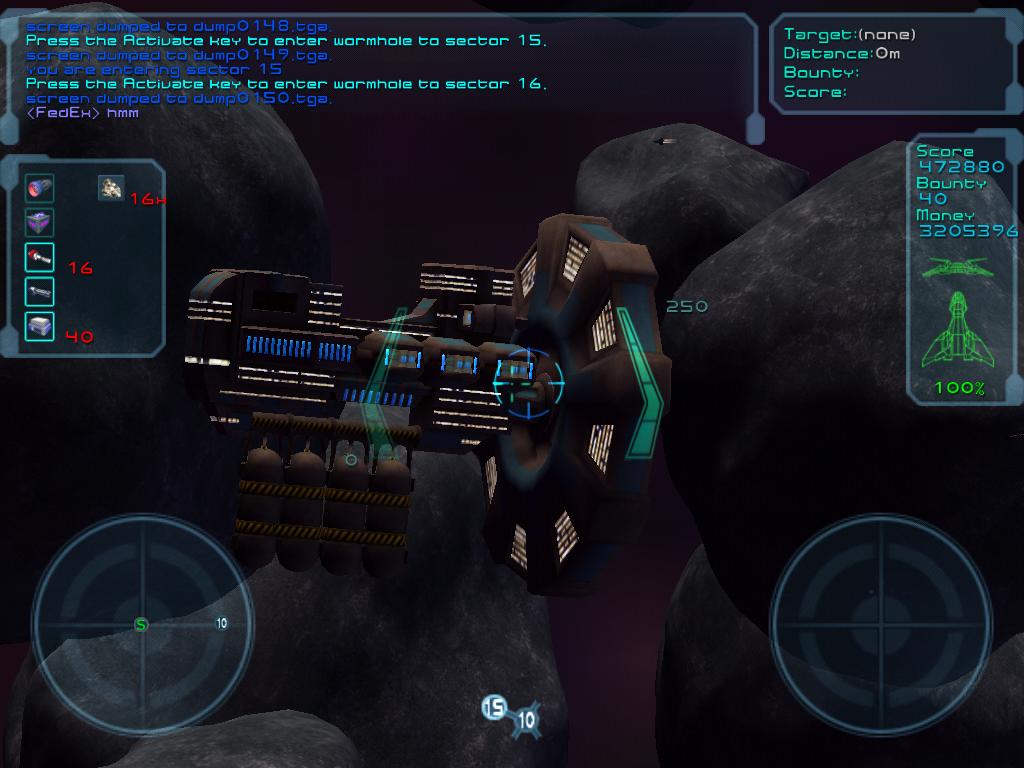Click the ore chunk cargo icon
This screenshot has height=768, width=1024.
[x=110, y=187]
